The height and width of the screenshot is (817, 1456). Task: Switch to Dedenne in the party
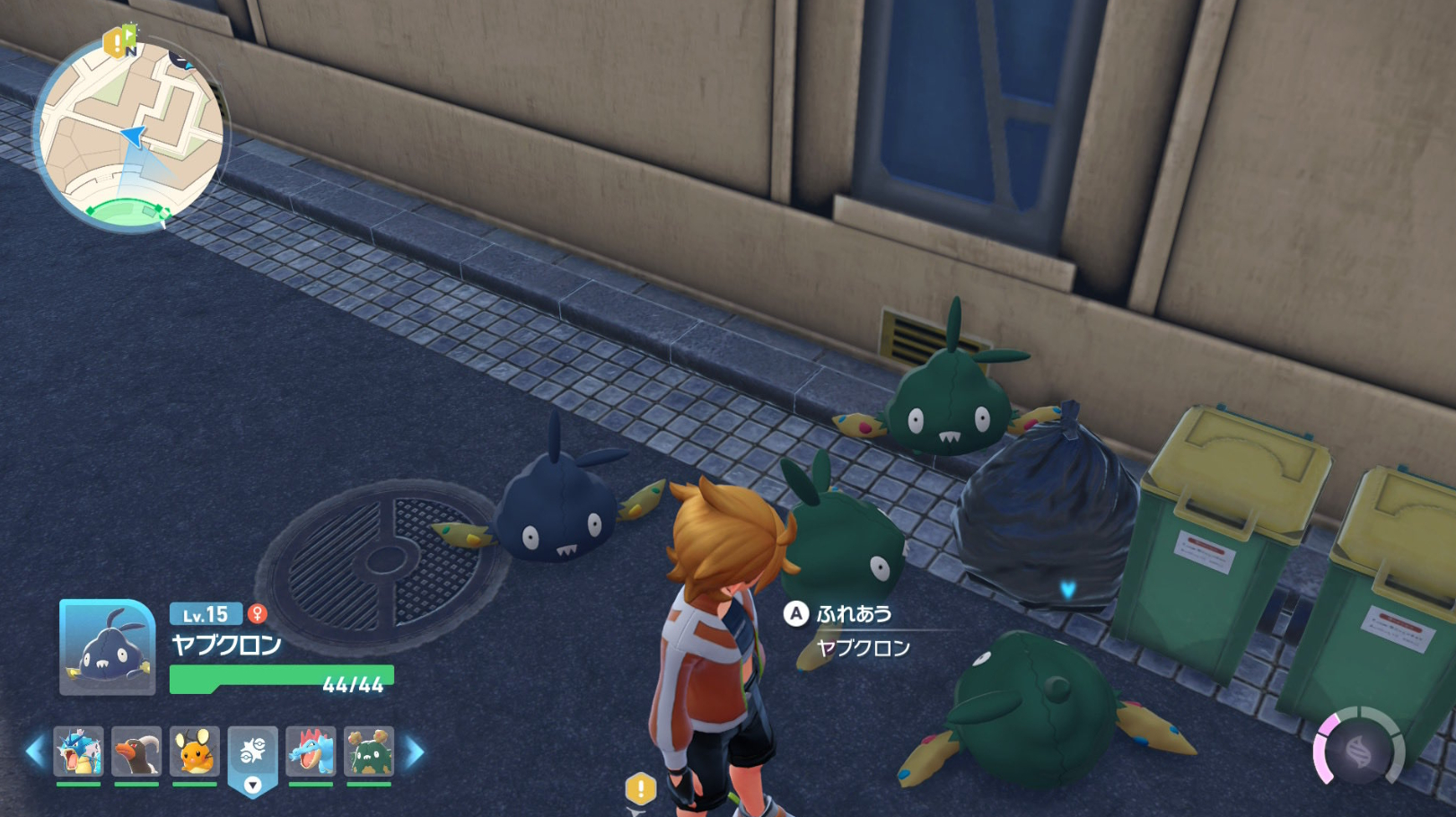[x=195, y=751]
